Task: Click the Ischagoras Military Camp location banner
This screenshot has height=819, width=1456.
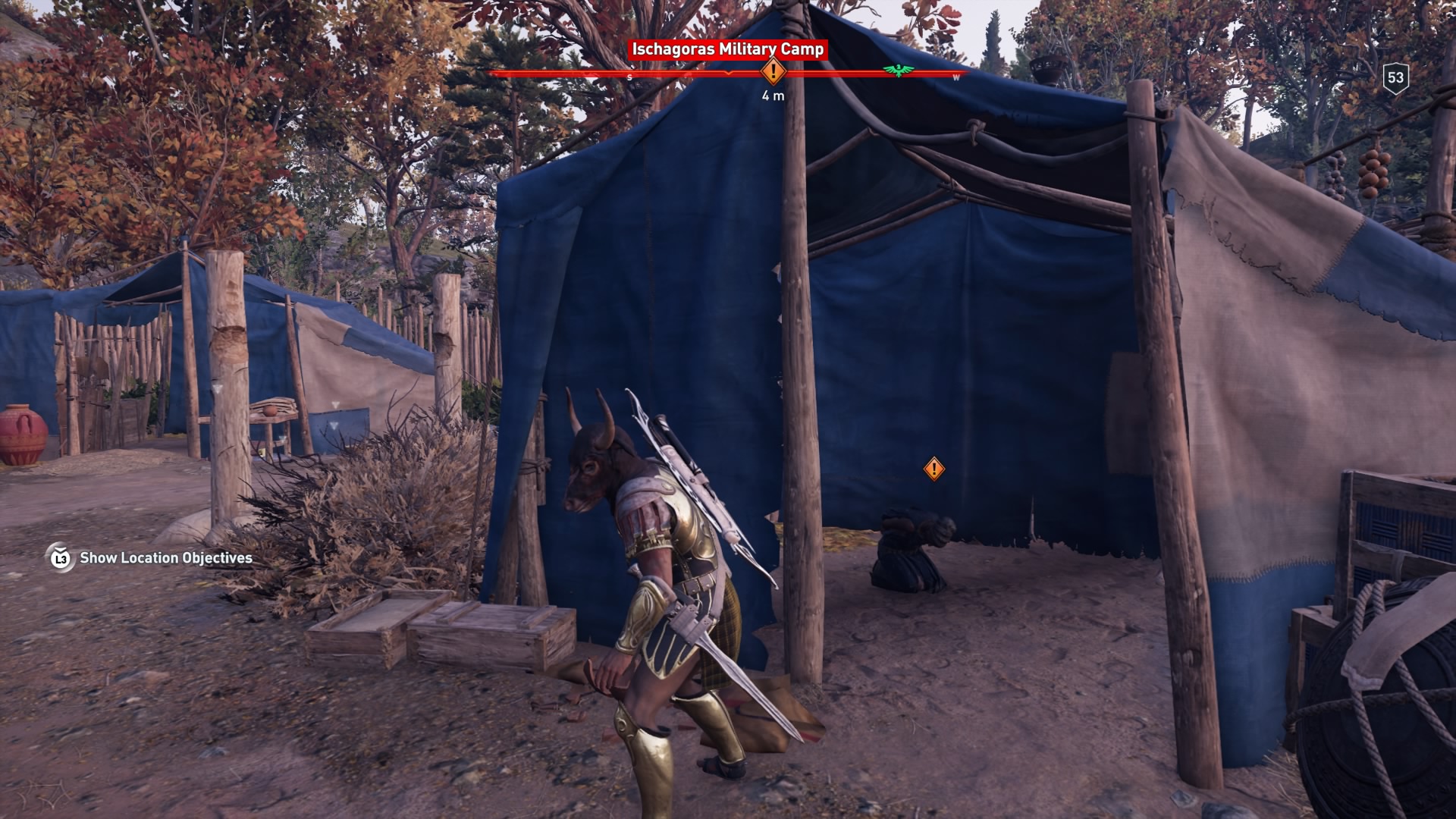Action: pos(727,49)
